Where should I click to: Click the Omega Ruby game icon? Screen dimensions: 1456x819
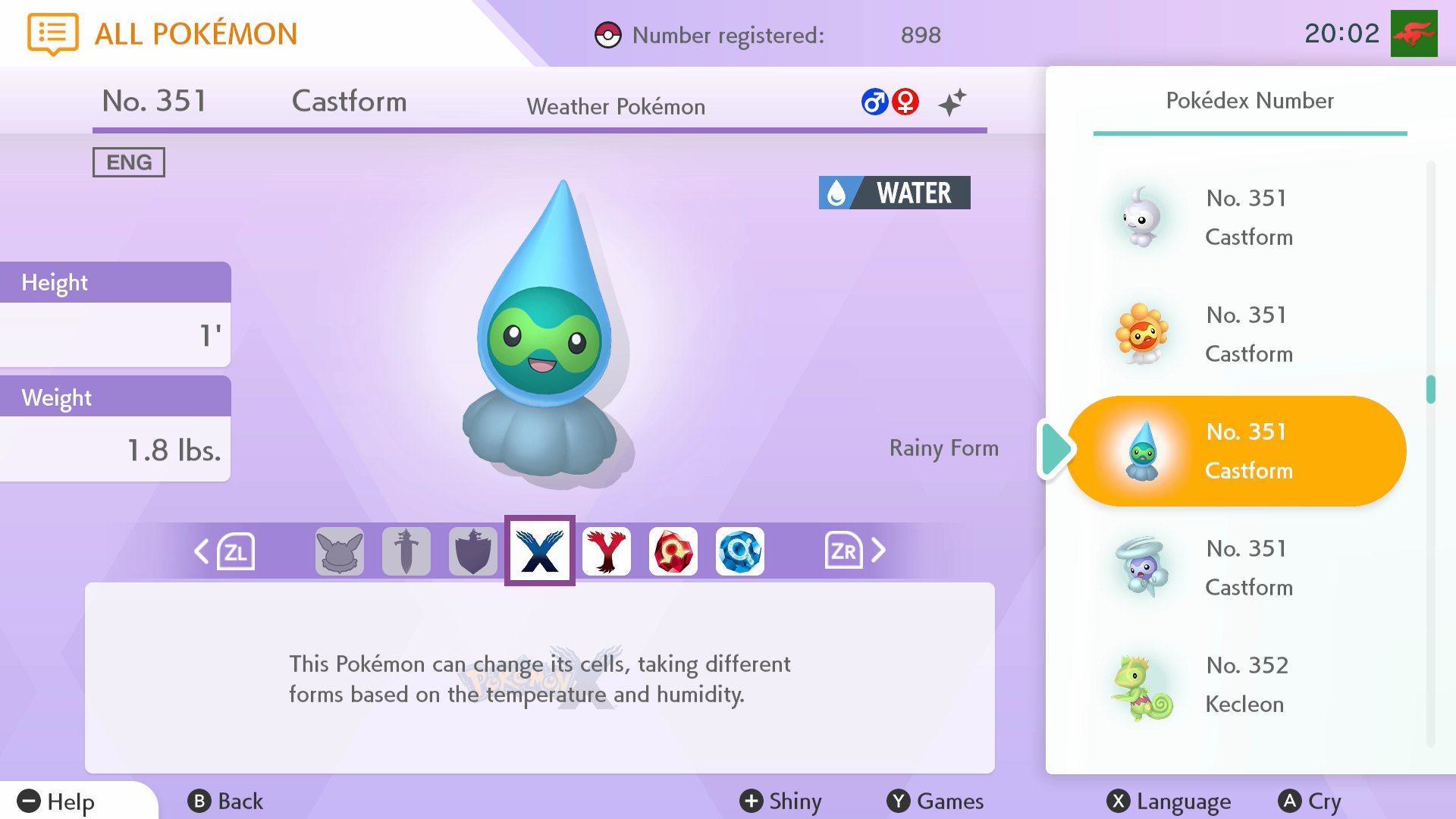(673, 551)
